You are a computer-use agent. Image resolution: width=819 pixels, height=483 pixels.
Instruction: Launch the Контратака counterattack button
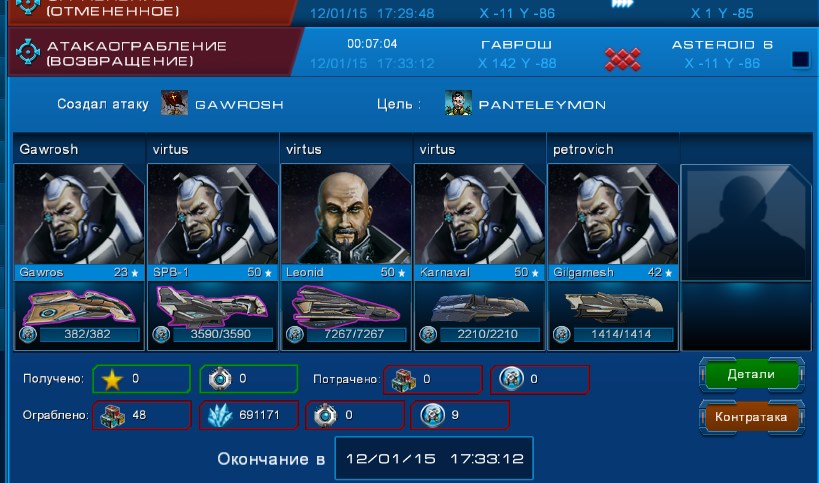point(751,417)
